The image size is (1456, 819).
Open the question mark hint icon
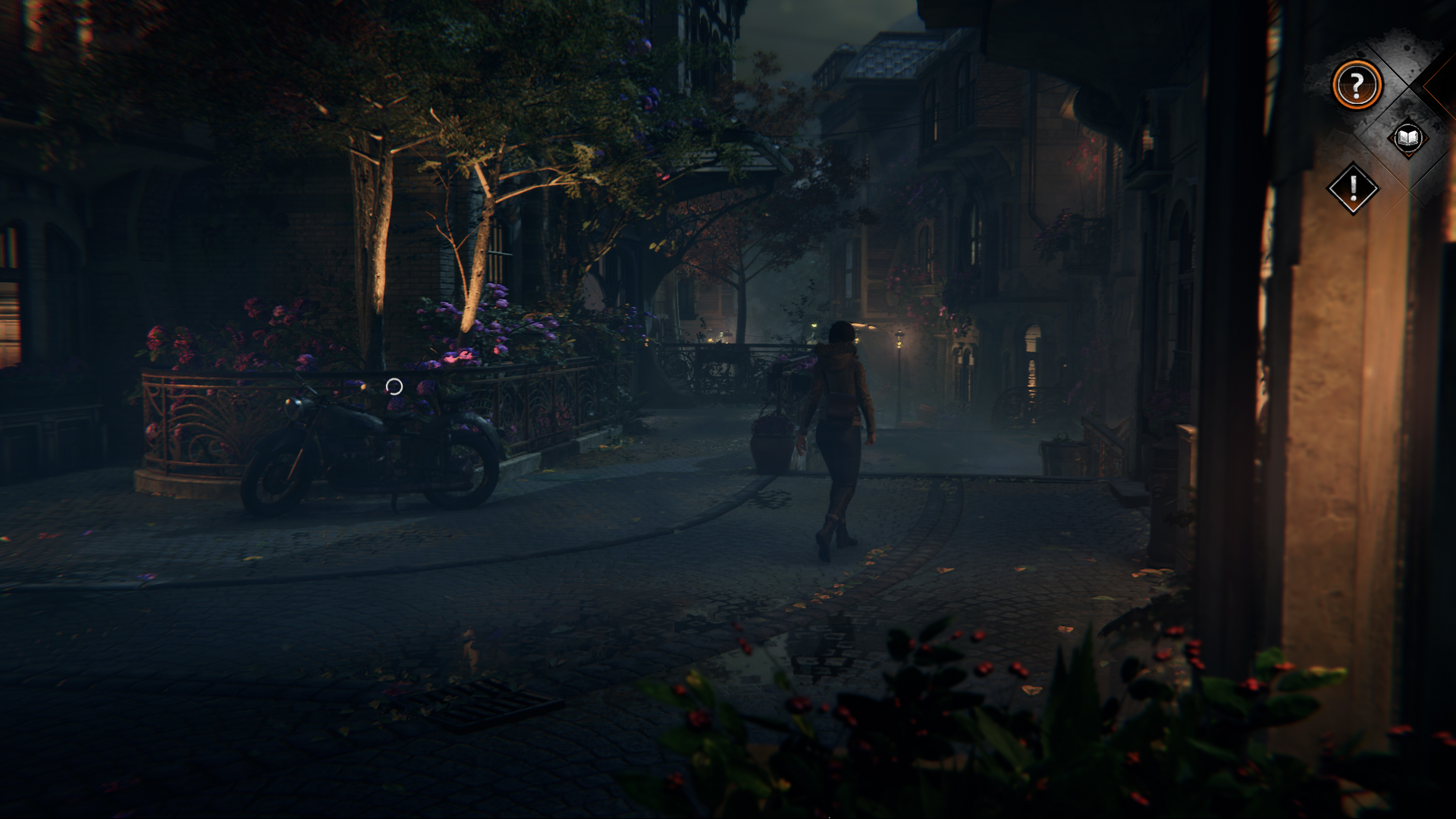(1357, 85)
